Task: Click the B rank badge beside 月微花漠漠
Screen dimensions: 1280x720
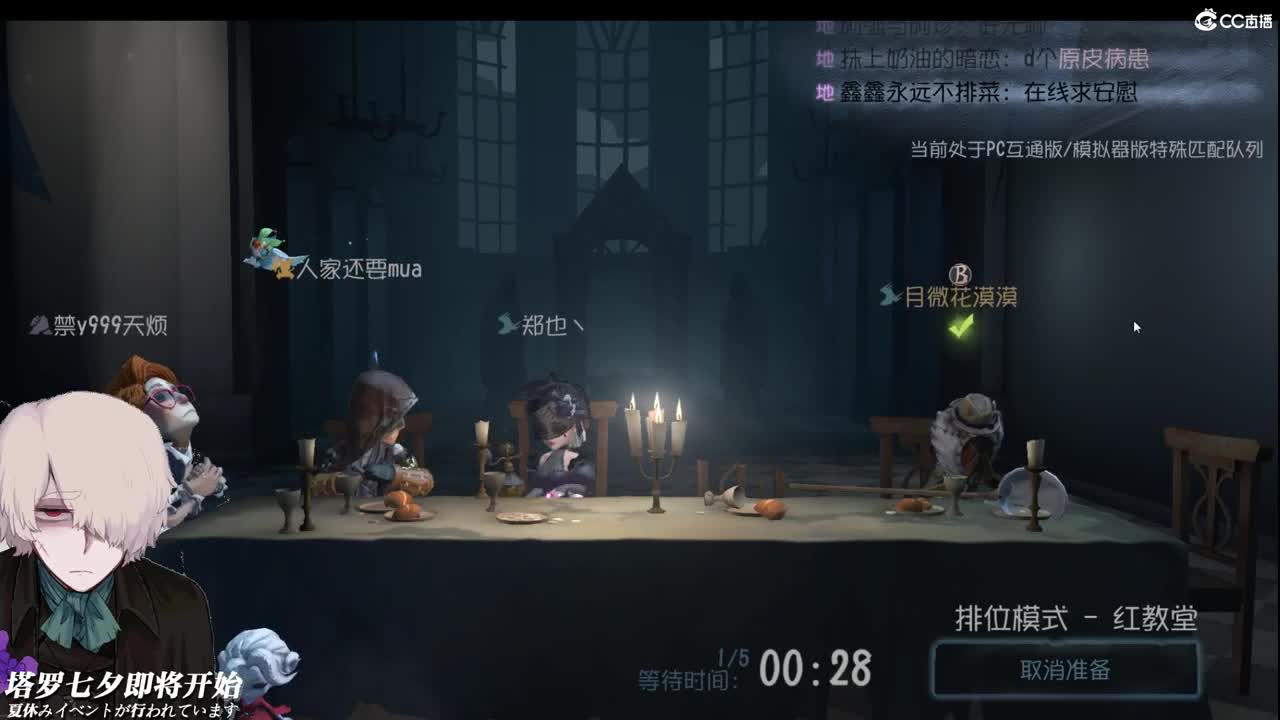Action: (x=962, y=272)
